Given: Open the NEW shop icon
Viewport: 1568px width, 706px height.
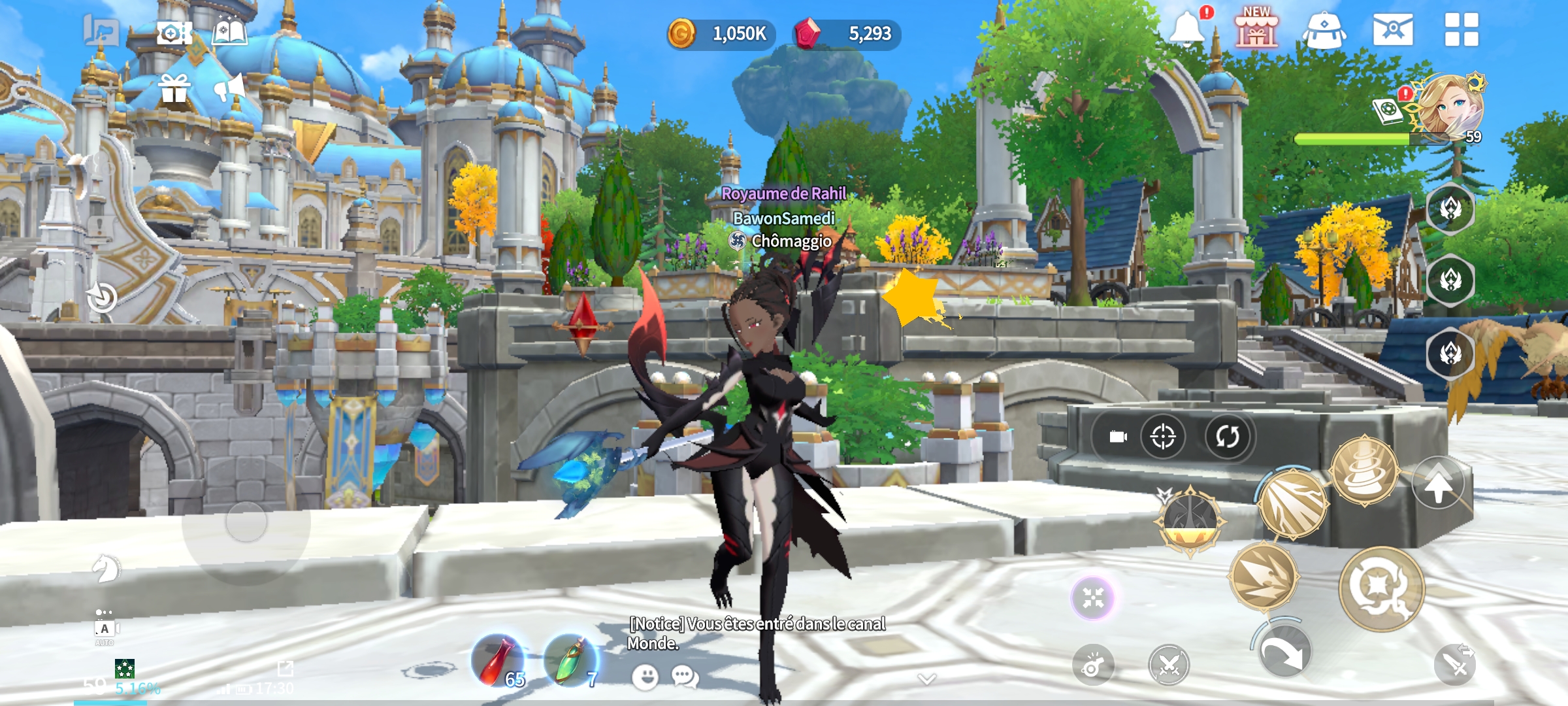Looking at the screenshot, I should coord(1256,29).
